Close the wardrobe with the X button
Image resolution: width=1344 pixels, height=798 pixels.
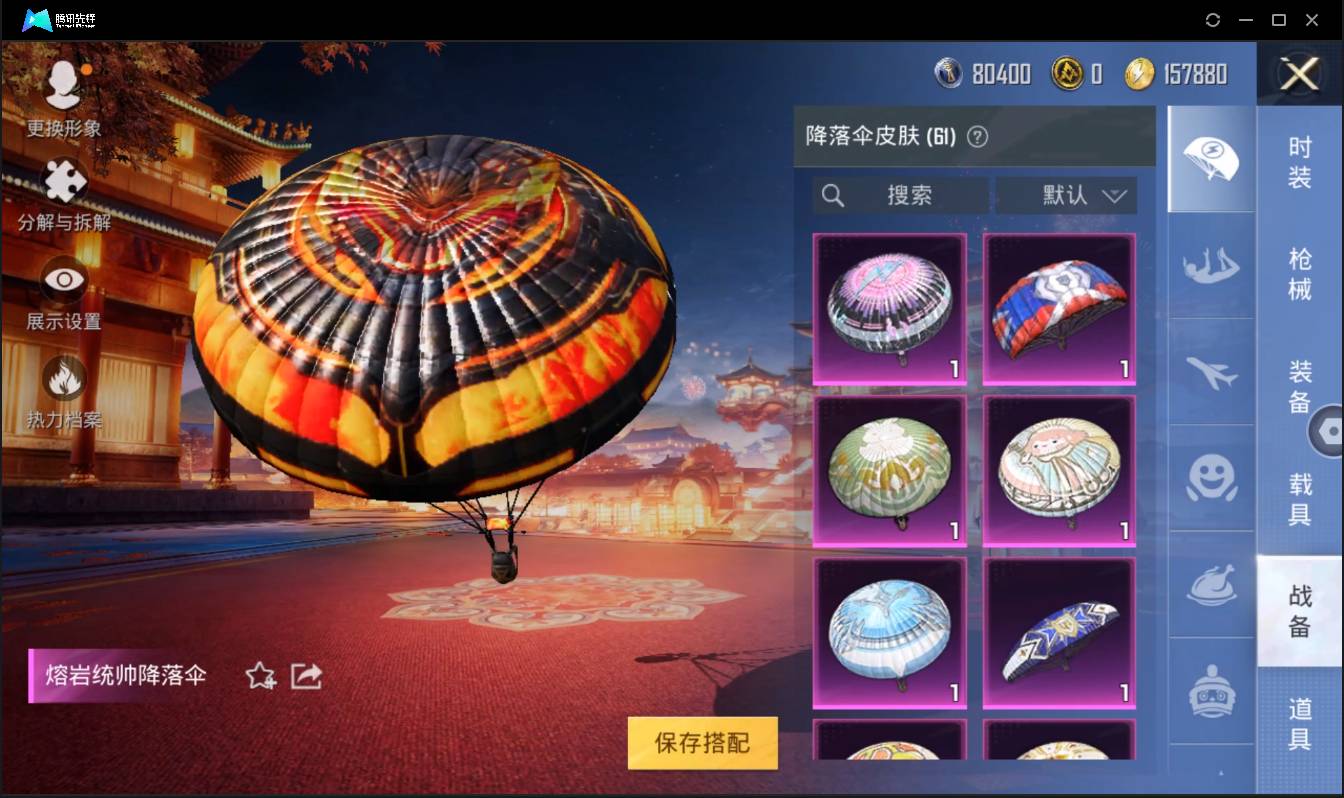1298,75
